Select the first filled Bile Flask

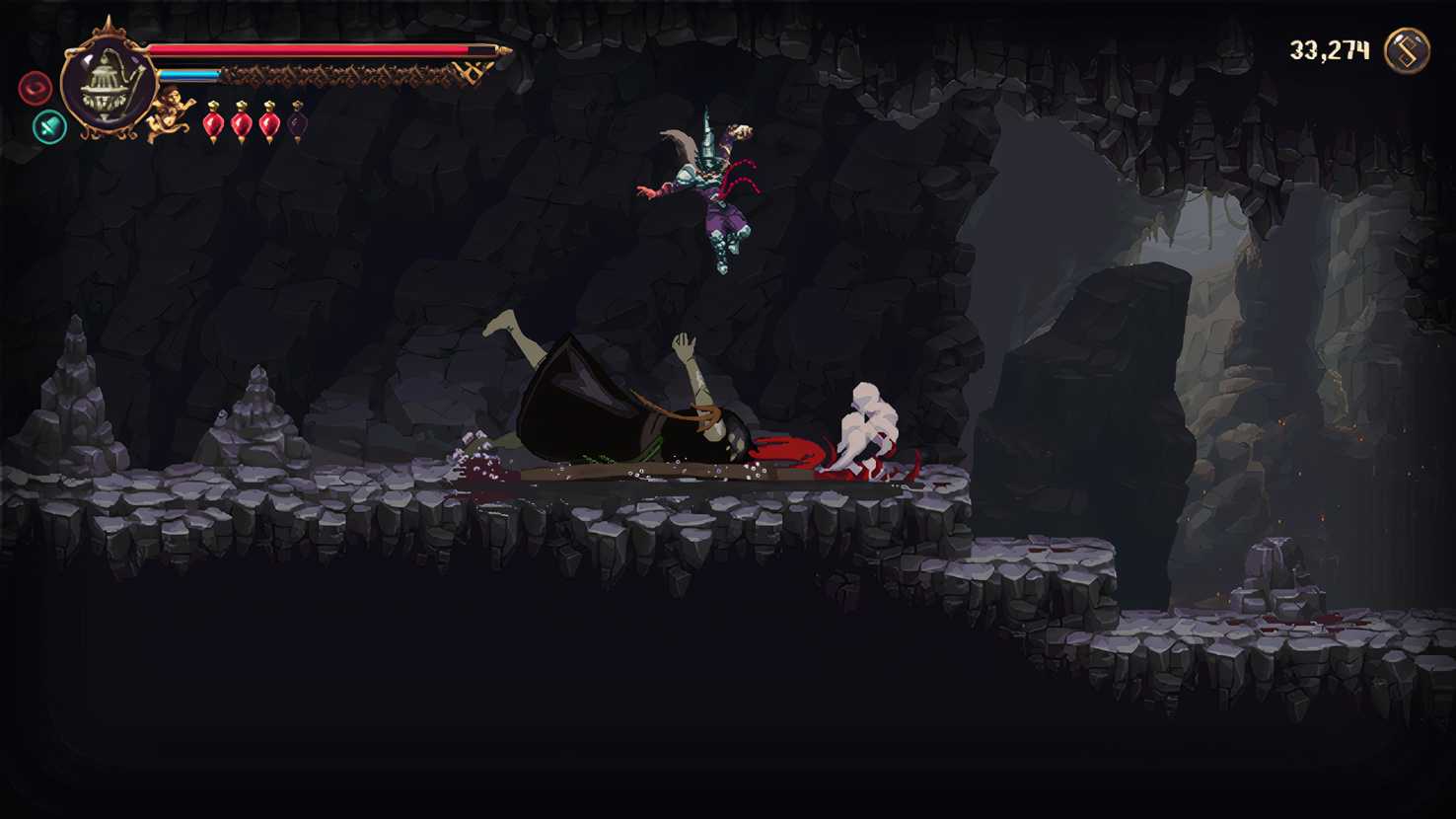[215, 123]
